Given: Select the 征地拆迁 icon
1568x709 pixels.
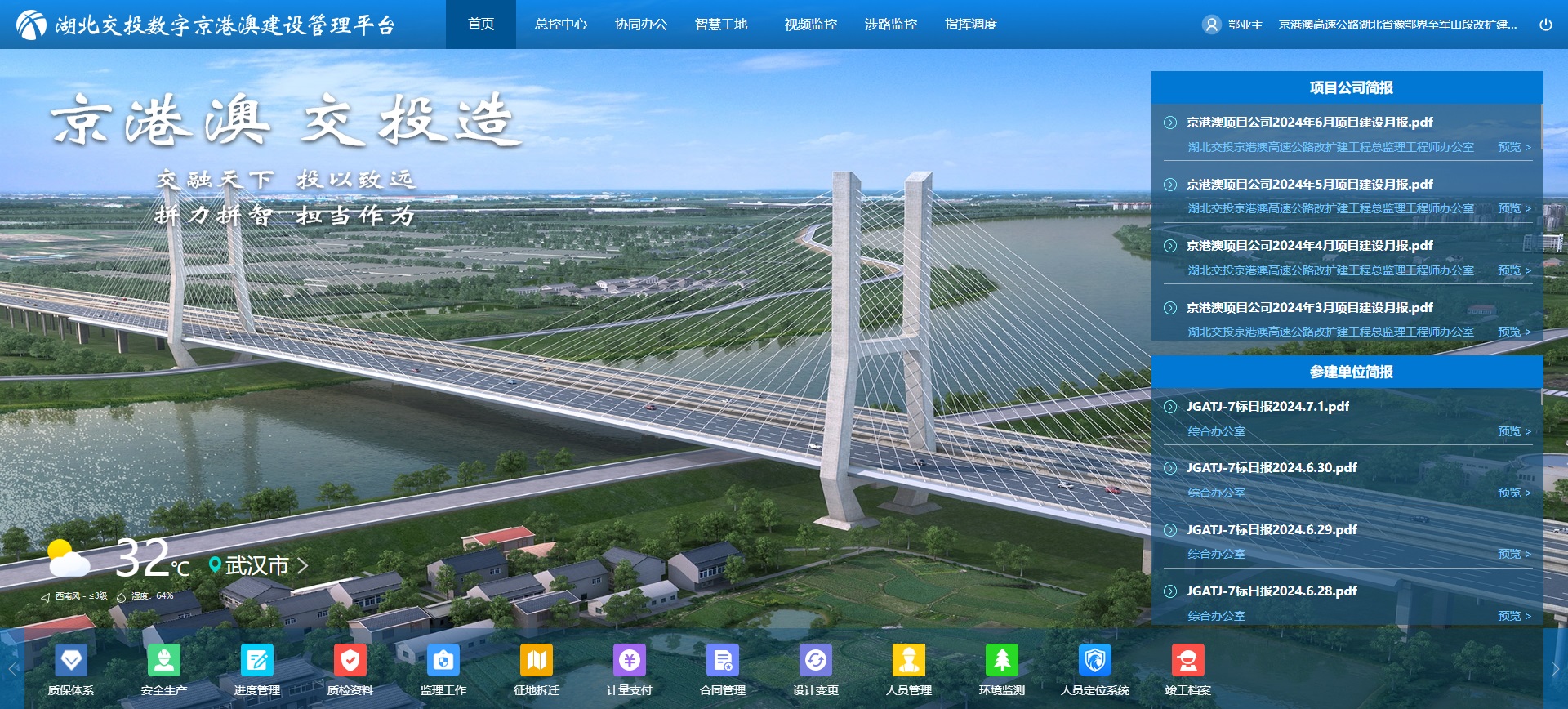Looking at the screenshot, I should [x=537, y=661].
